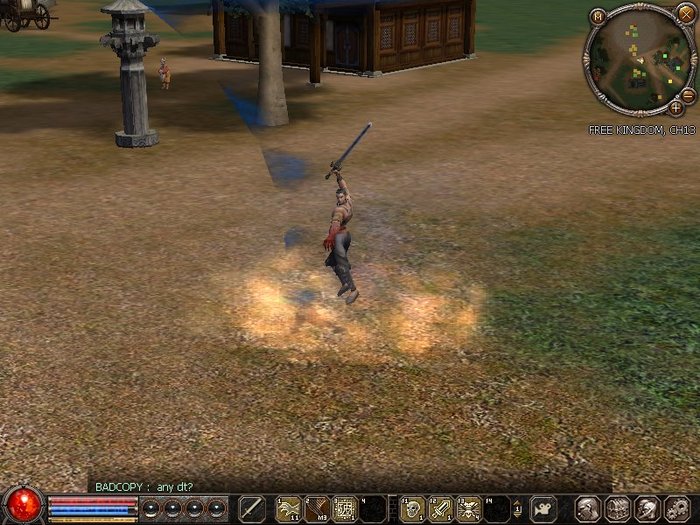Use the arrow item in quickslot 2
This screenshot has height=525, width=700.
pos(317,508)
